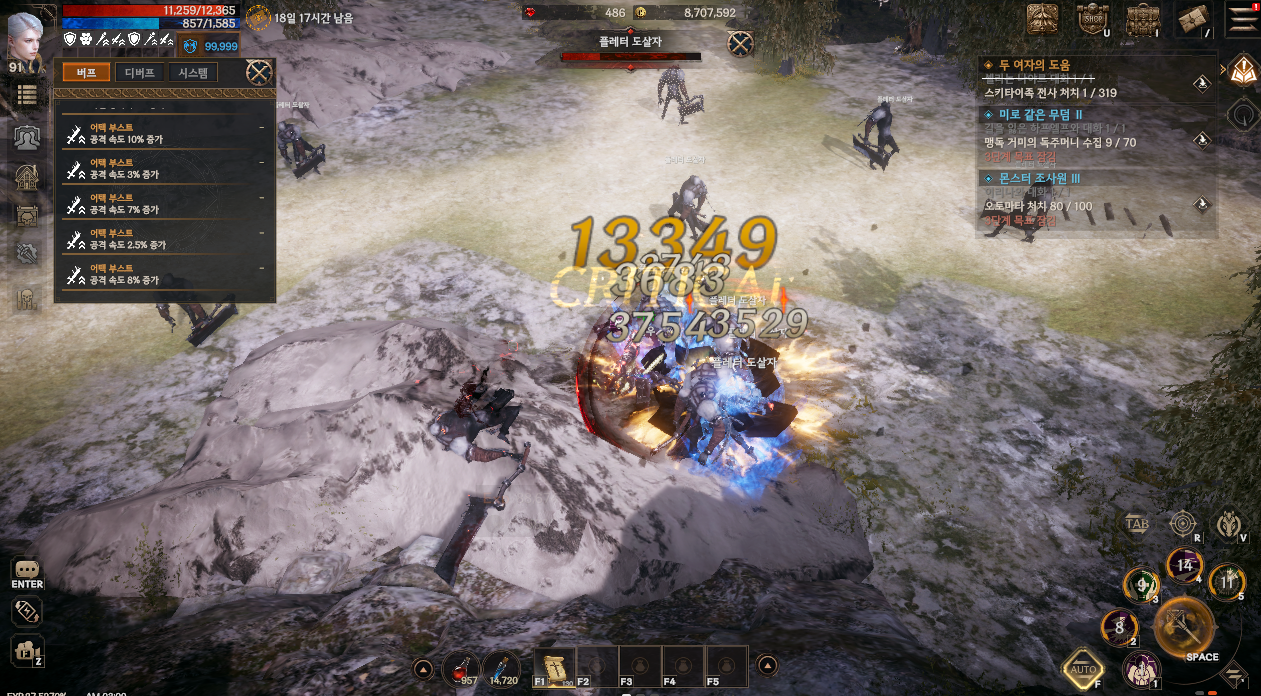Use the blue mana potion slot
The height and width of the screenshot is (696, 1261).
click(x=501, y=665)
